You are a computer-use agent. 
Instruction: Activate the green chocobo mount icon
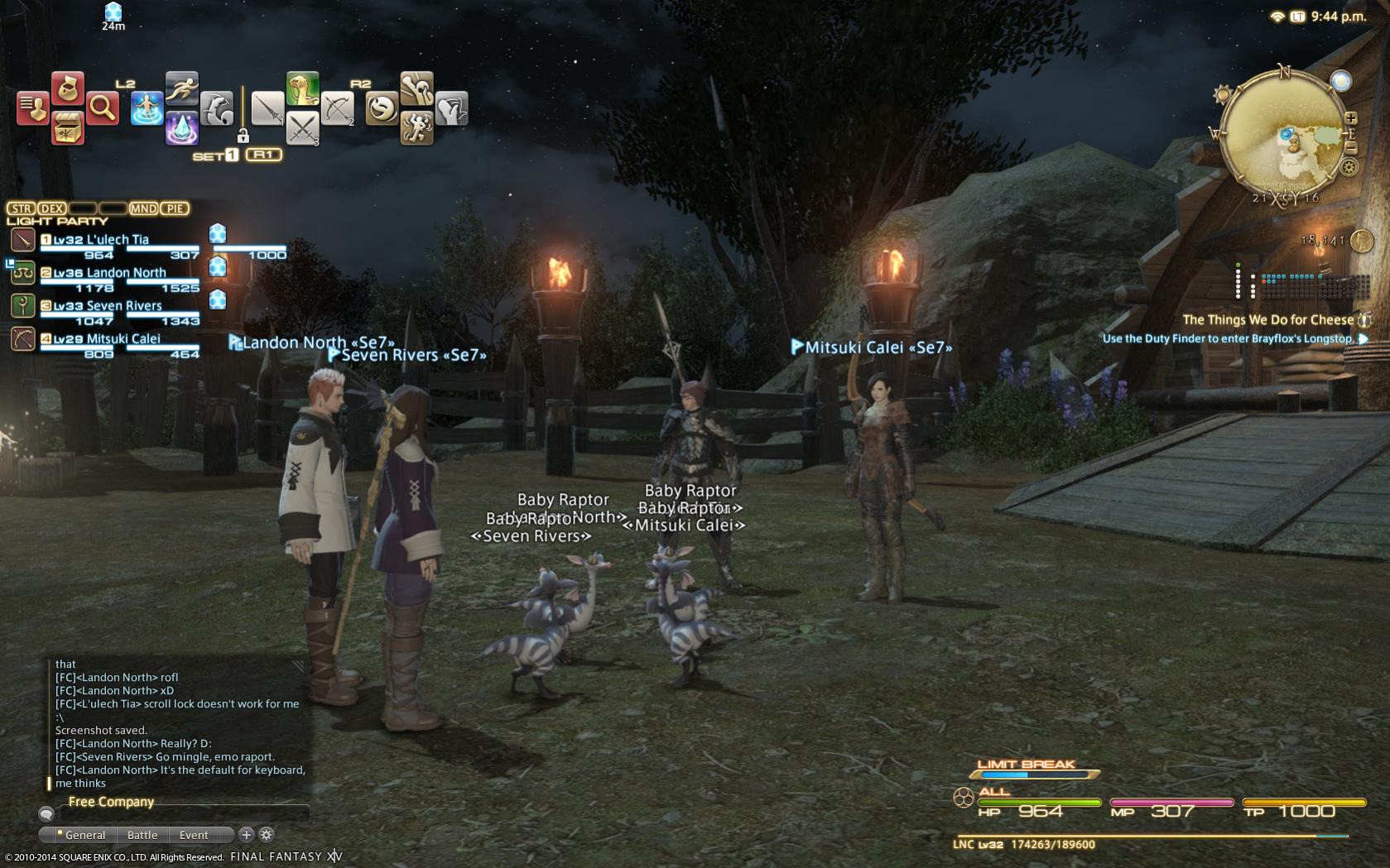coord(303,88)
